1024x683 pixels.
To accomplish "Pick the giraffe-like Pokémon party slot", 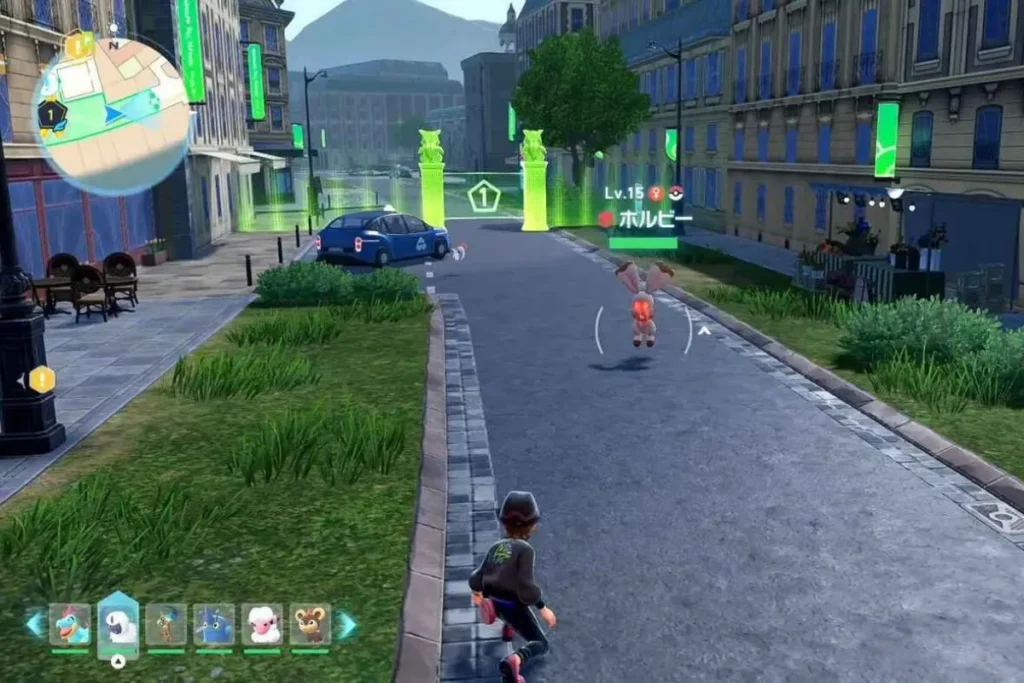I will pos(166,624).
